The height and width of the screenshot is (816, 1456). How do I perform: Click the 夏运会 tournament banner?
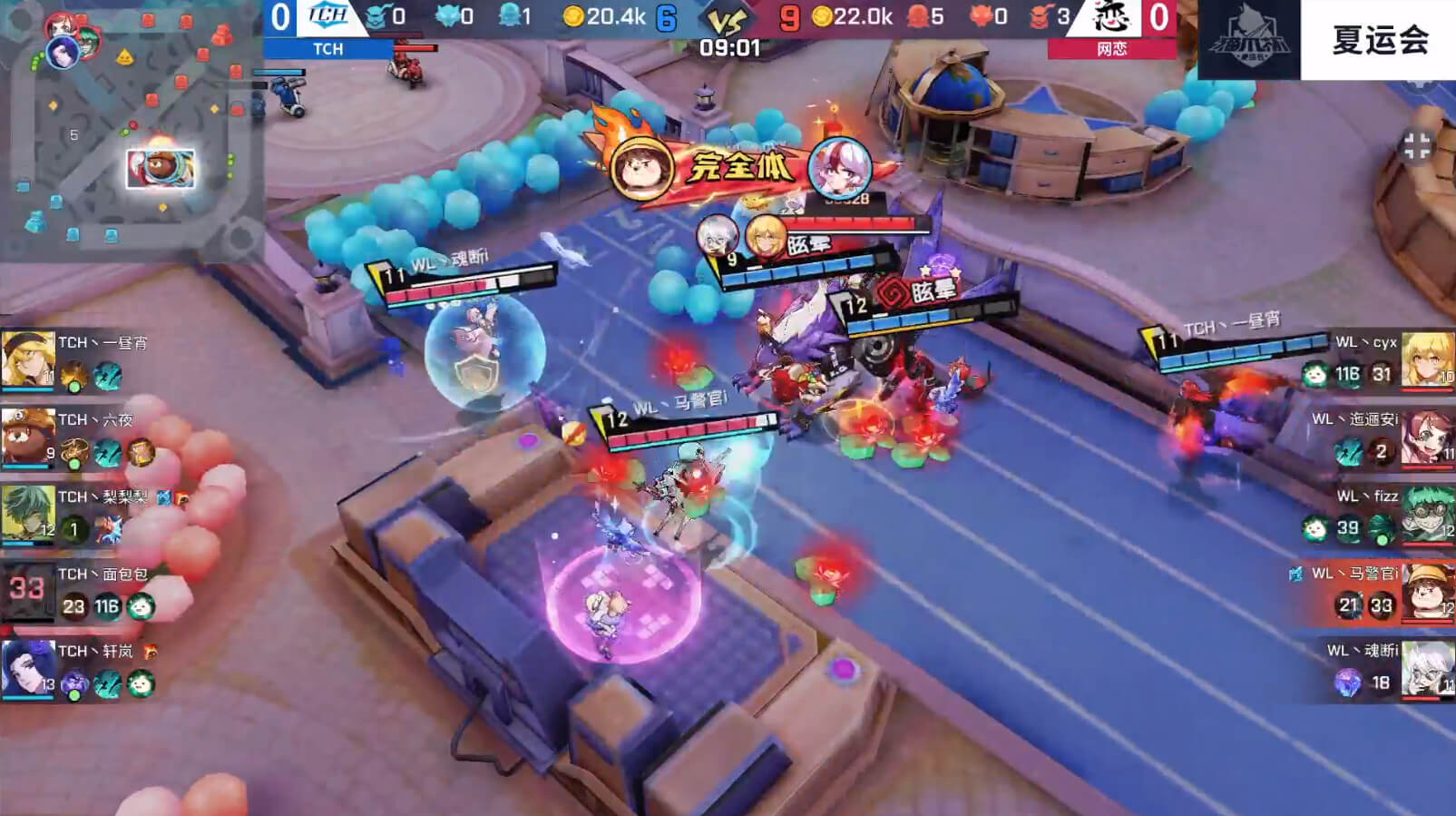pos(1379,40)
